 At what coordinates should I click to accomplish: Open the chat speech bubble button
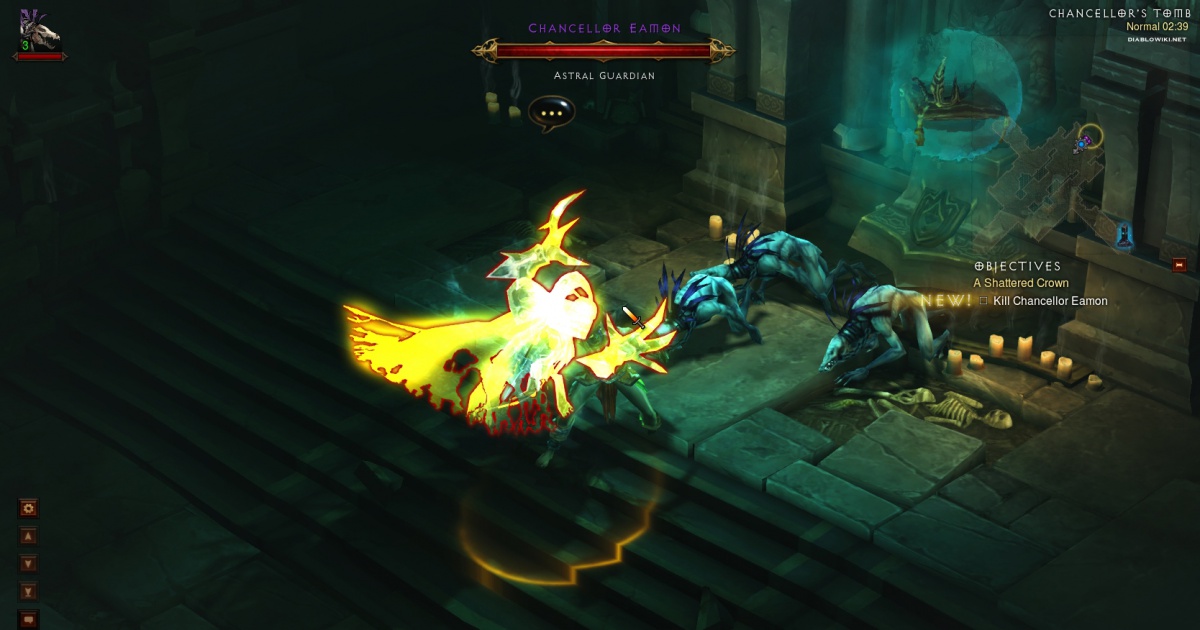coord(28,619)
